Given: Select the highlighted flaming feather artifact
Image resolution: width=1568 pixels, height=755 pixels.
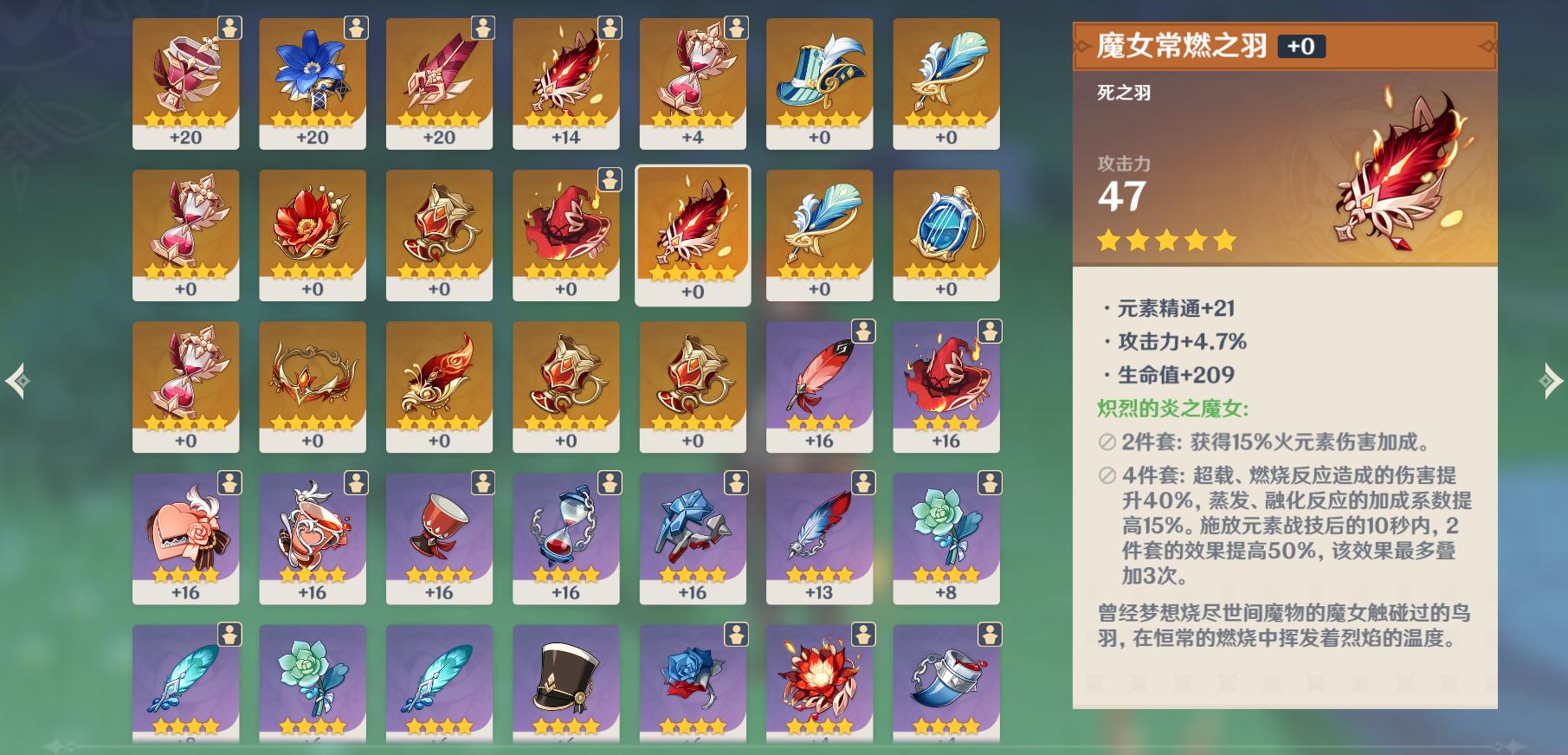Looking at the screenshot, I should (x=693, y=234).
